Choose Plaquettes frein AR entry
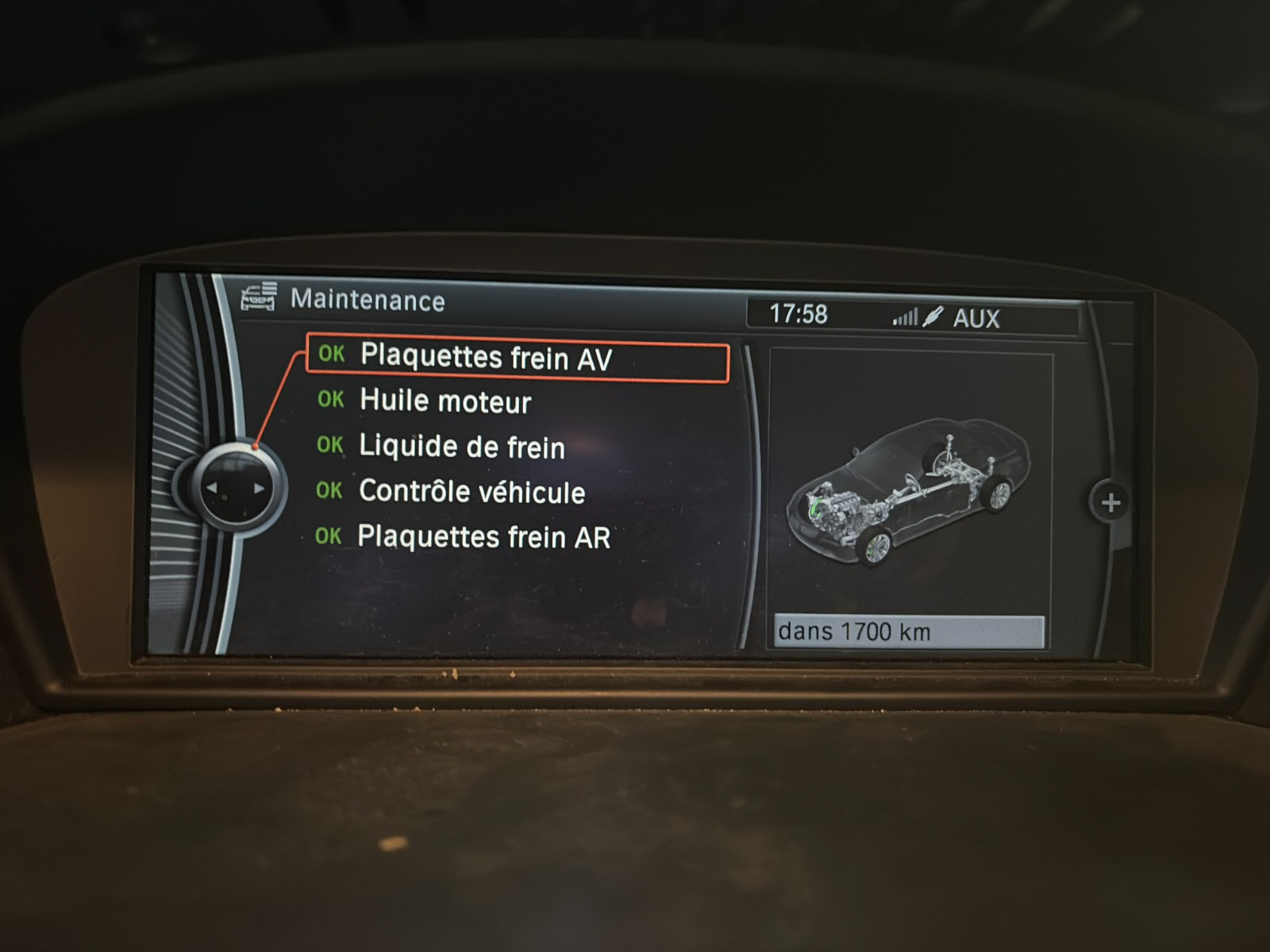The height and width of the screenshot is (952, 1270). tap(483, 537)
